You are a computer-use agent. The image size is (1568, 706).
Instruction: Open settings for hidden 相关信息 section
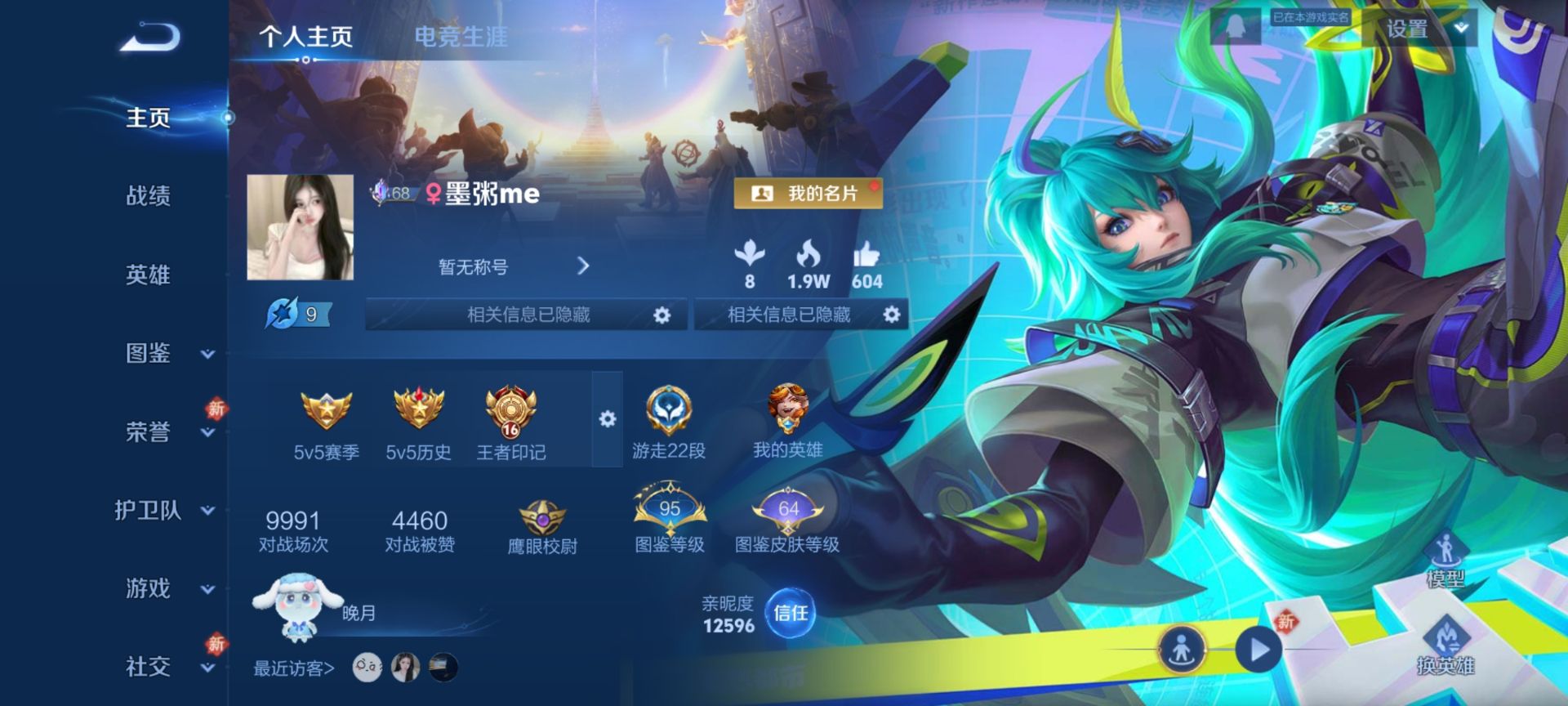[662, 314]
